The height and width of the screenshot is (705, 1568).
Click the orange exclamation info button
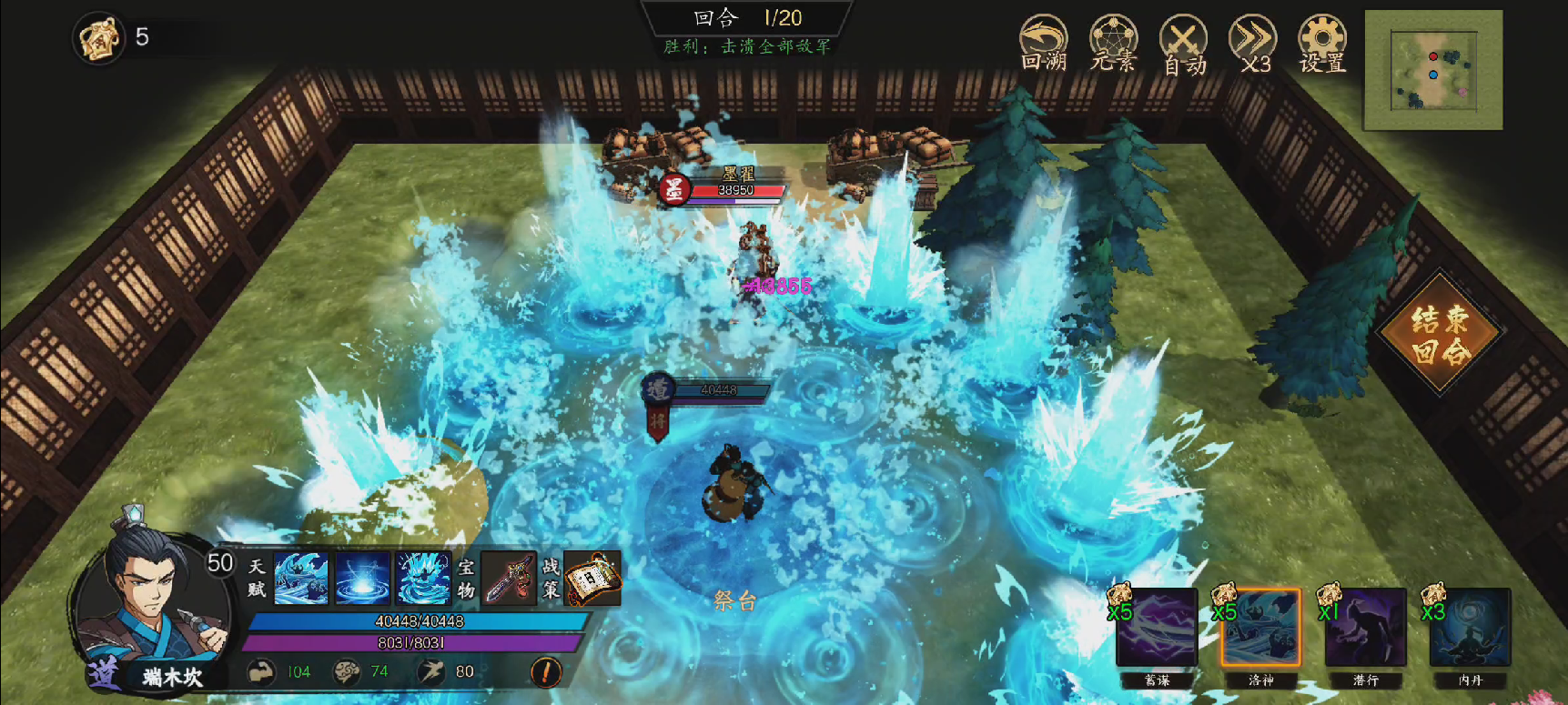pyautogui.click(x=546, y=672)
